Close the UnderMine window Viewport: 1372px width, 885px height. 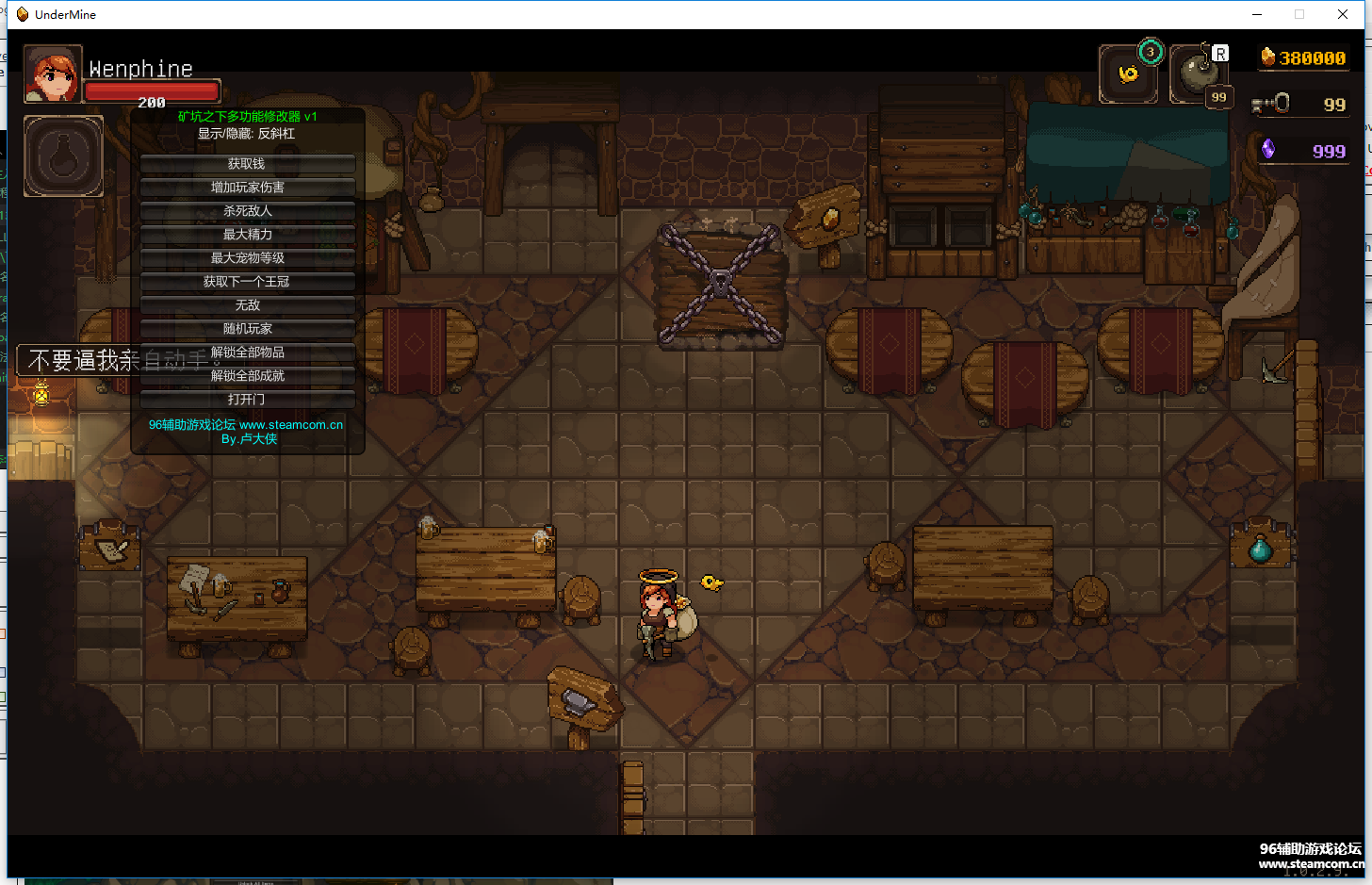pyautogui.click(x=1343, y=14)
